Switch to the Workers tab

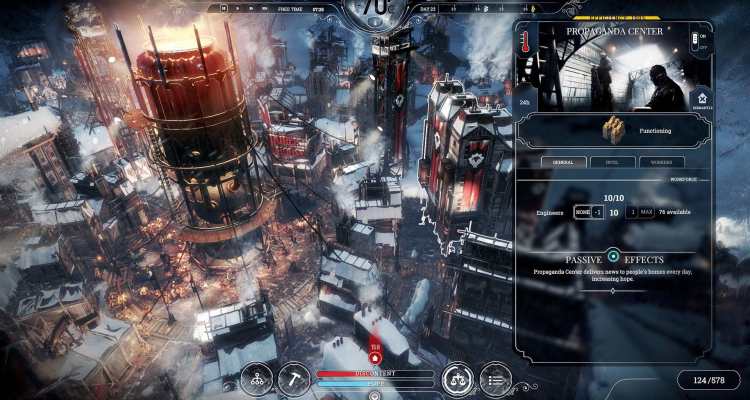click(662, 161)
